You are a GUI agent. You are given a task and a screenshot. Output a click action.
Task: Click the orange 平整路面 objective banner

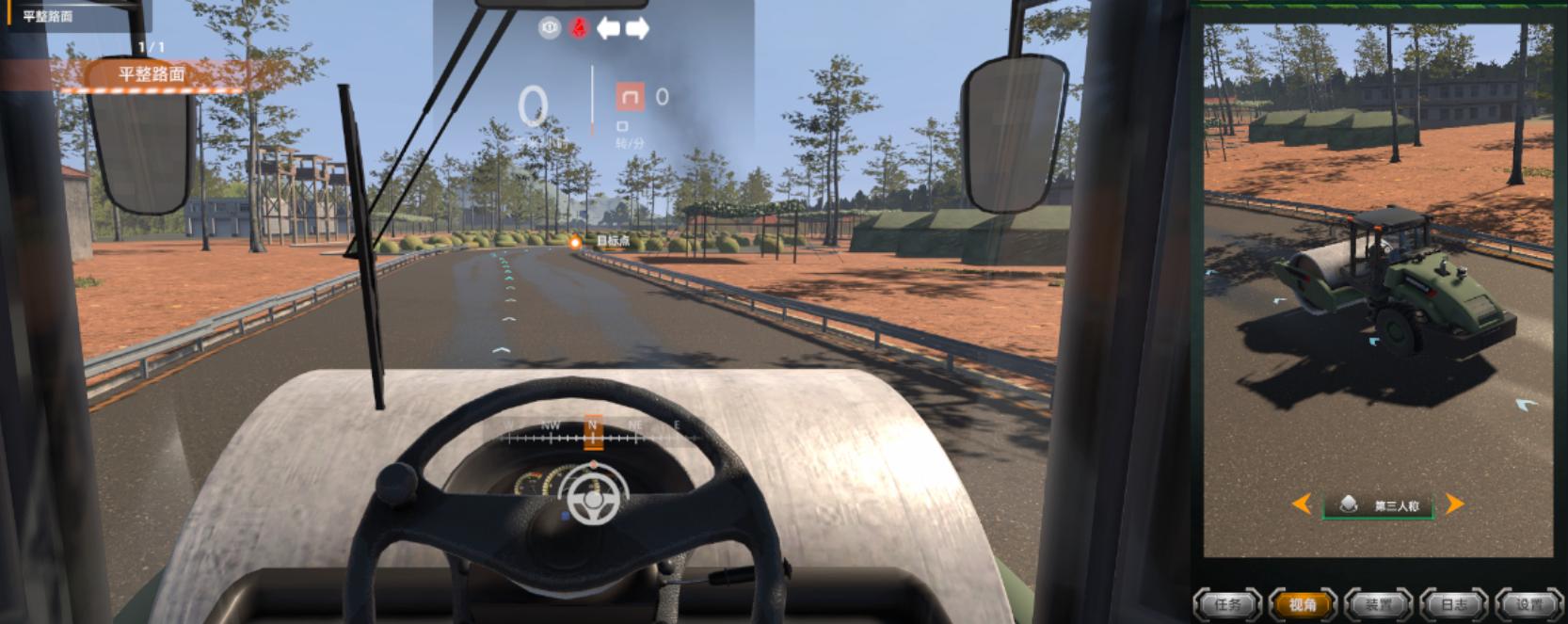coord(152,74)
